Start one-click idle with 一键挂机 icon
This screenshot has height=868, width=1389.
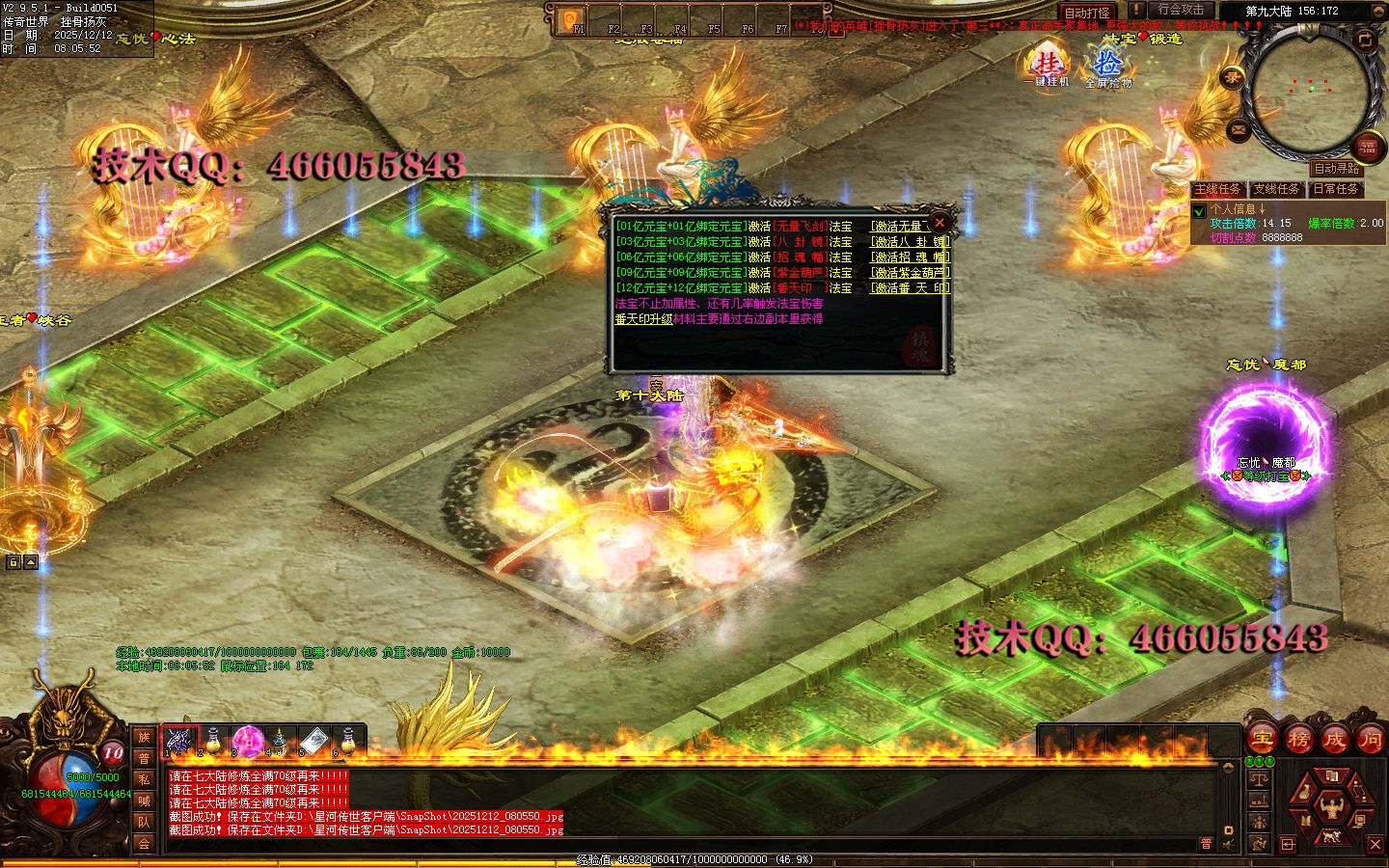(1047, 68)
